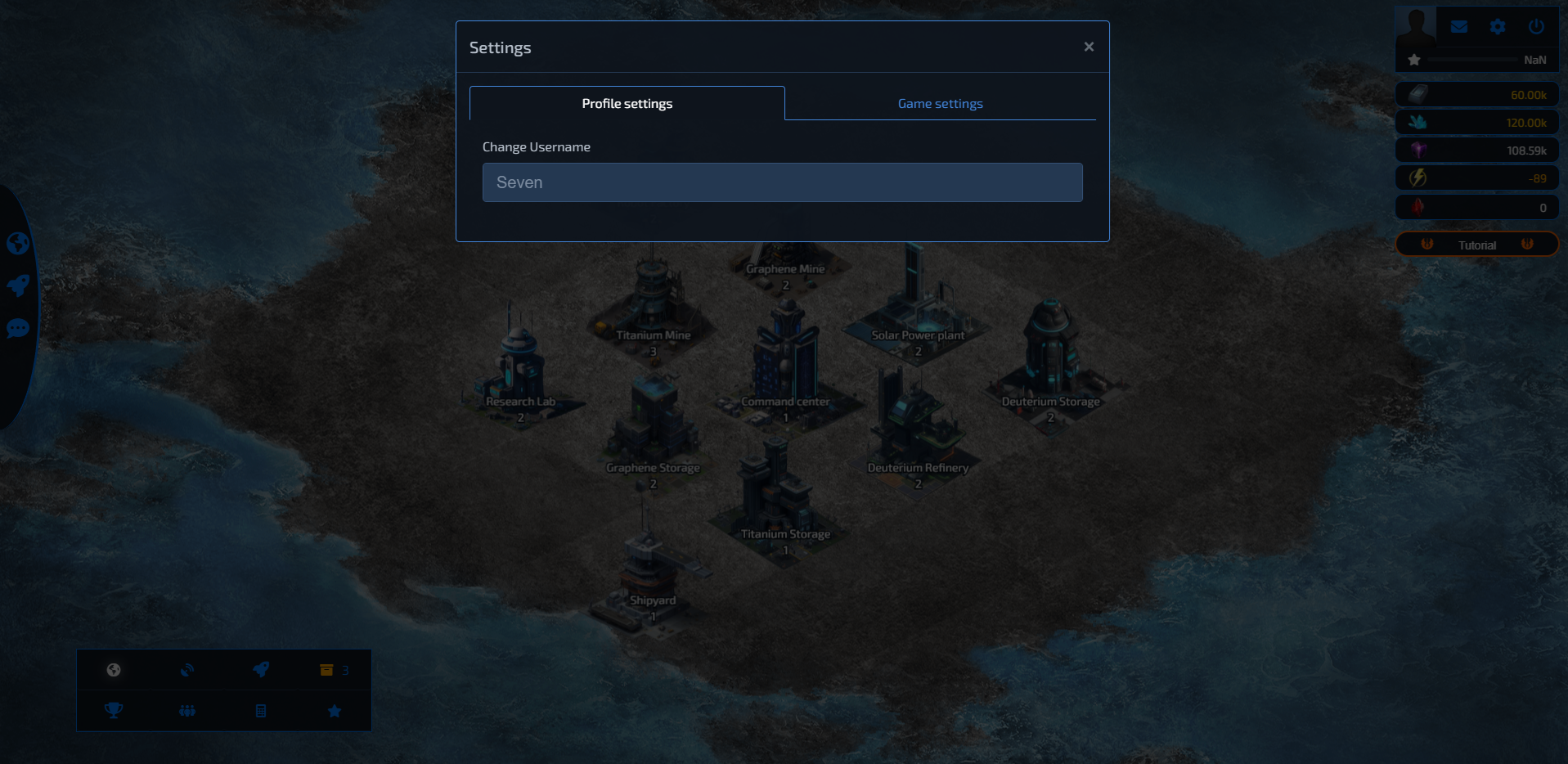This screenshot has width=1568, height=764.
Task: Select the Profile settings tab
Action: pos(626,103)
